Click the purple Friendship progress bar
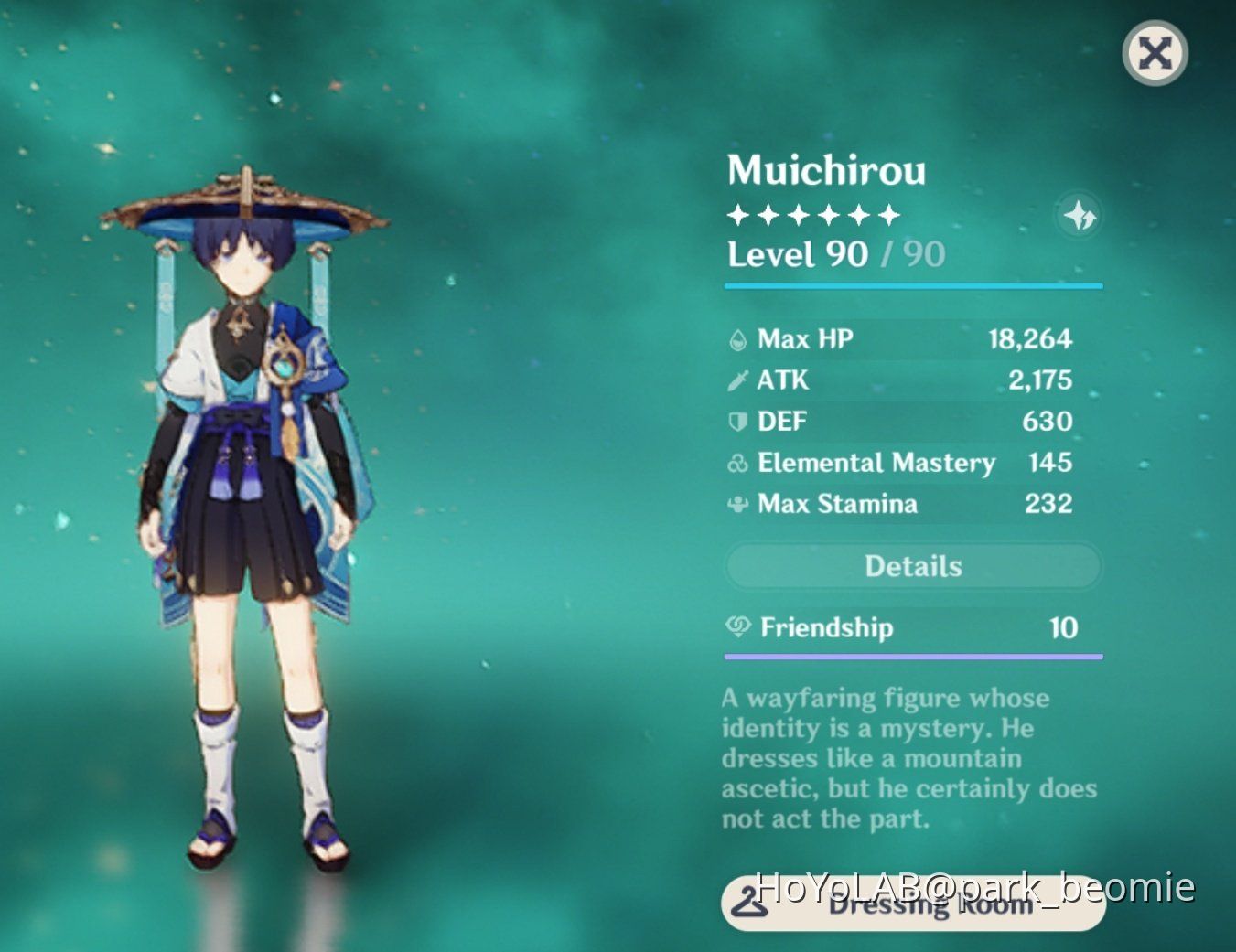The image size is (1236, 952). 912,656
